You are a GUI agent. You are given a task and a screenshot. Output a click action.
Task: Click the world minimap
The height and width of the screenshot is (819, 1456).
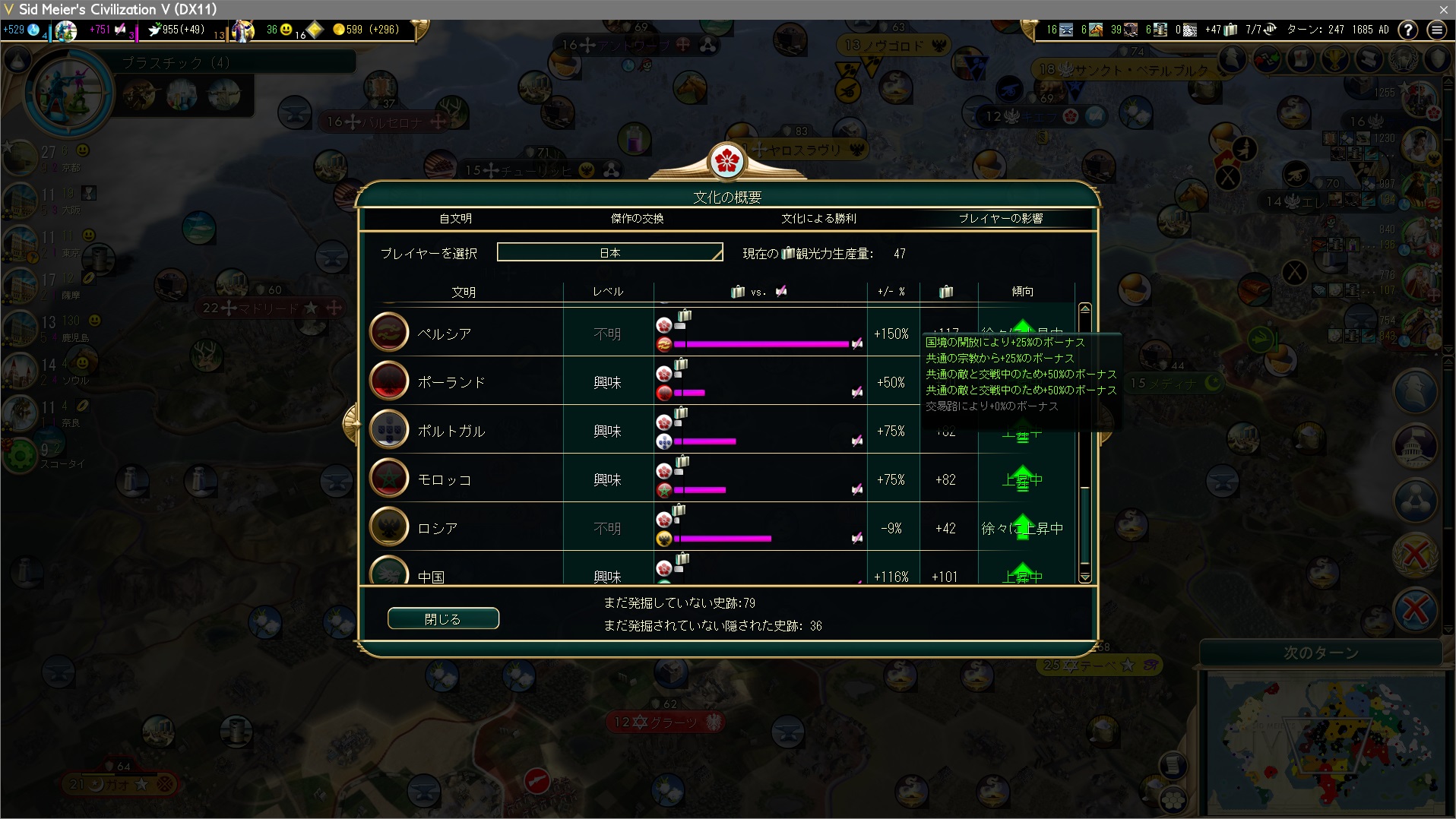(1326, 741)
